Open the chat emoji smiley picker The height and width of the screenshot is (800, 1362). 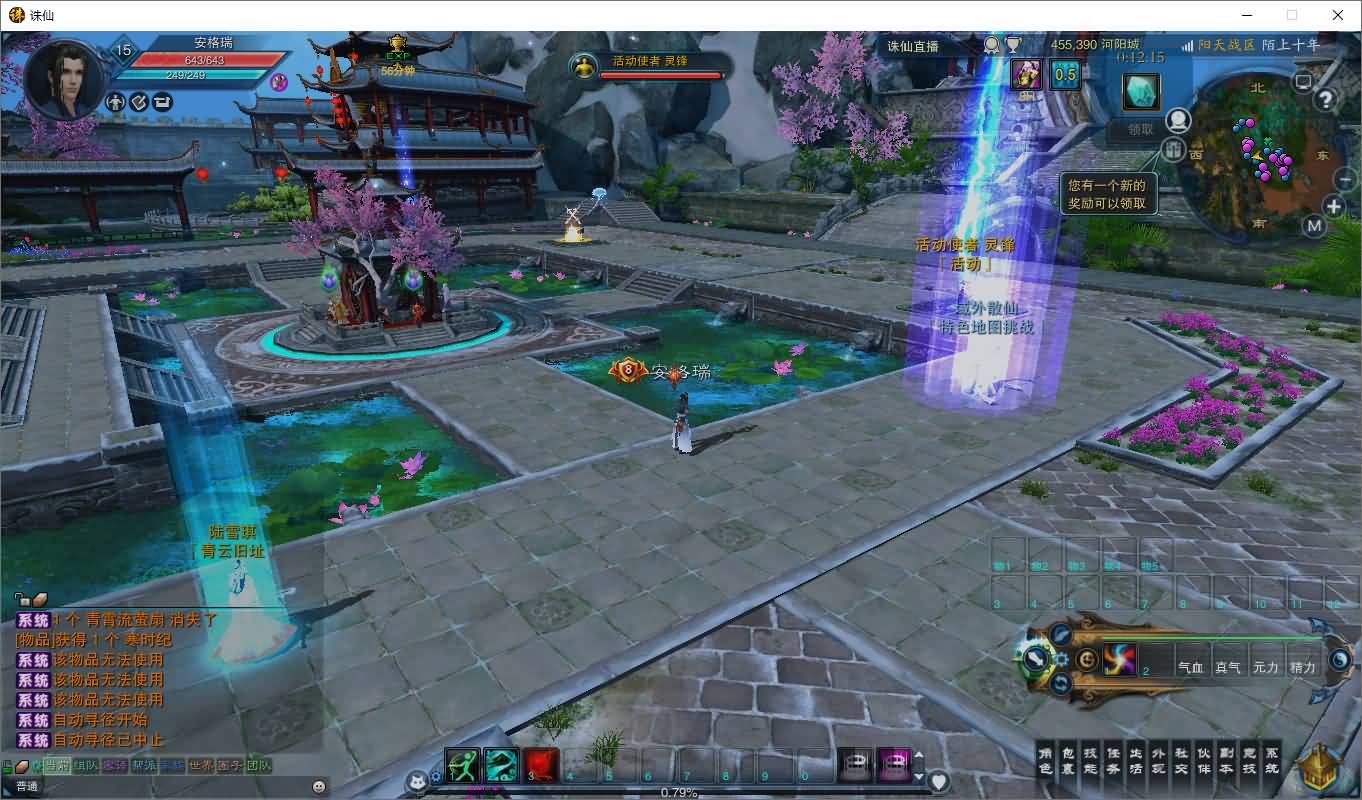[318, 786]
